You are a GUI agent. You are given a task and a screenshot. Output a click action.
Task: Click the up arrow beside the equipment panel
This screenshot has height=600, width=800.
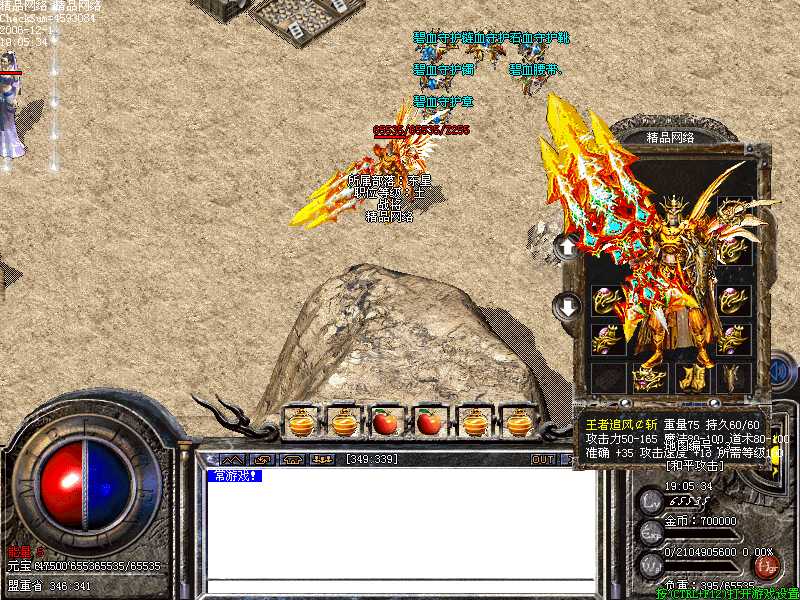(x=567, y=245)
